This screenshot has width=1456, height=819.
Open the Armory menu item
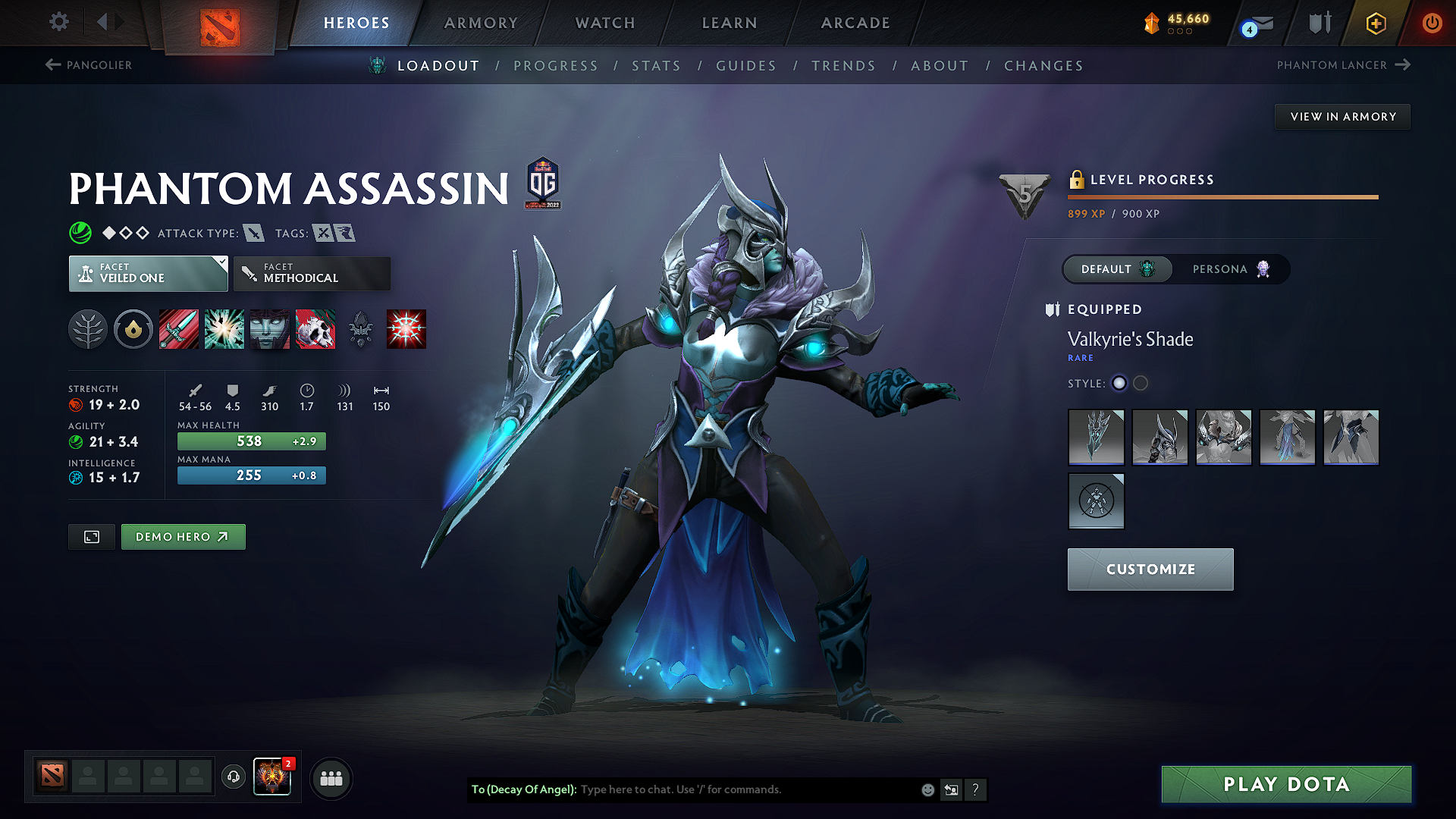[481, 23]
